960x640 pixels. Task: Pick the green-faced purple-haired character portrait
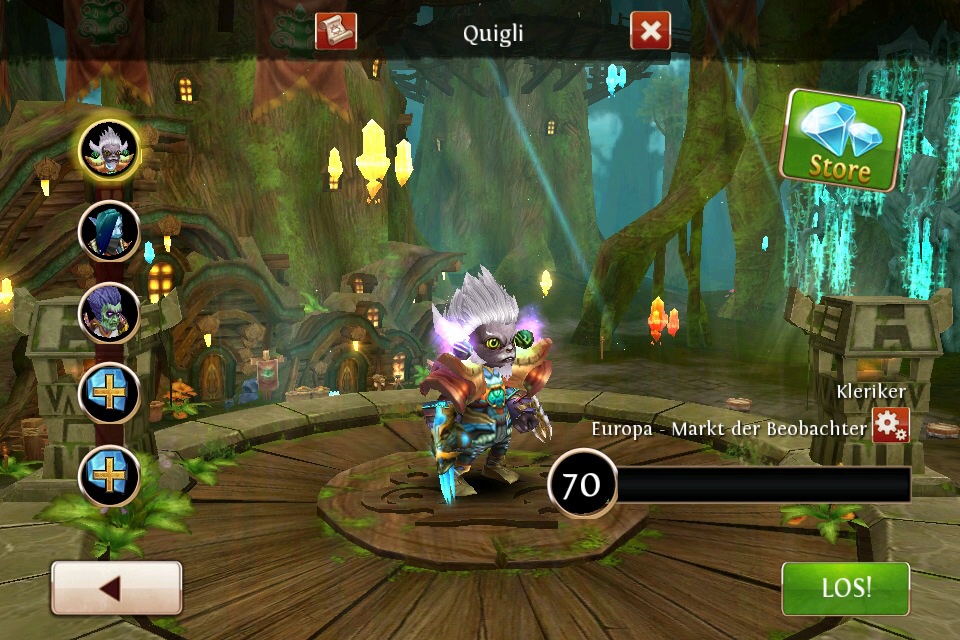click(109, 312)
